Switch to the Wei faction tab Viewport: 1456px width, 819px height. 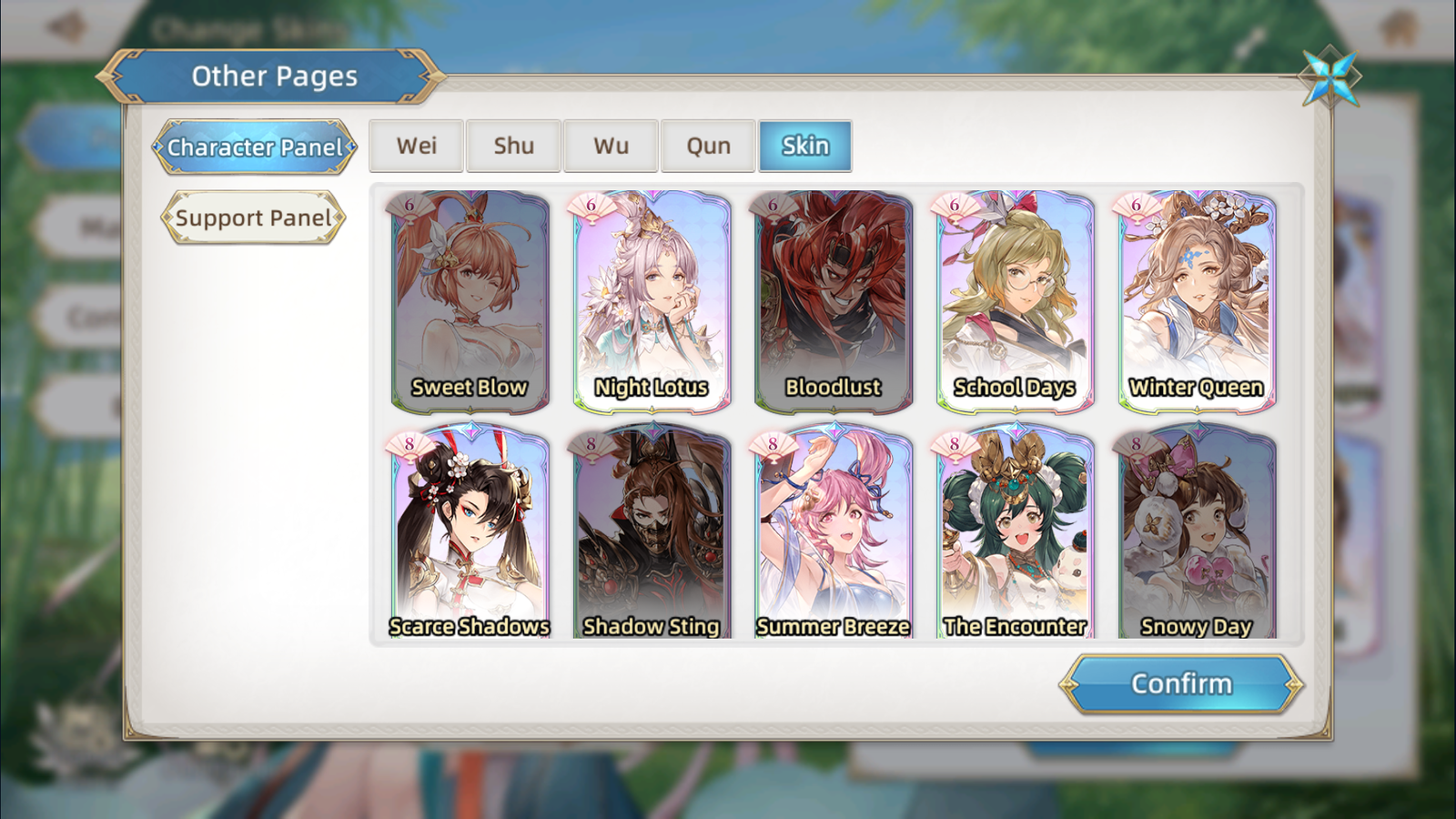pyautogui.click(x=417, y=146)
